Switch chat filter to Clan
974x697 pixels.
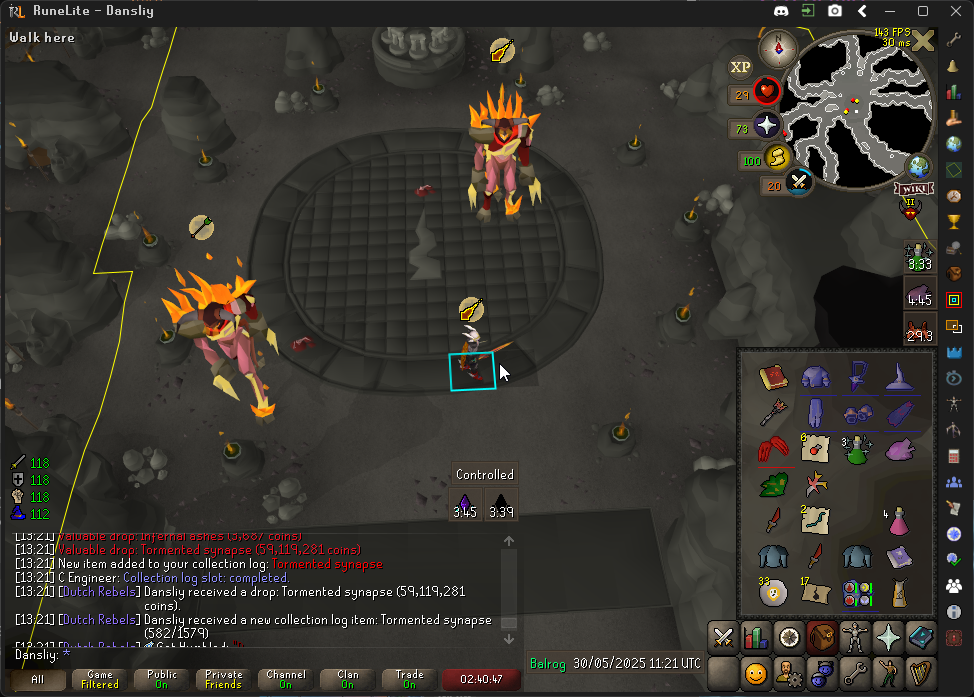pos(347,680)
